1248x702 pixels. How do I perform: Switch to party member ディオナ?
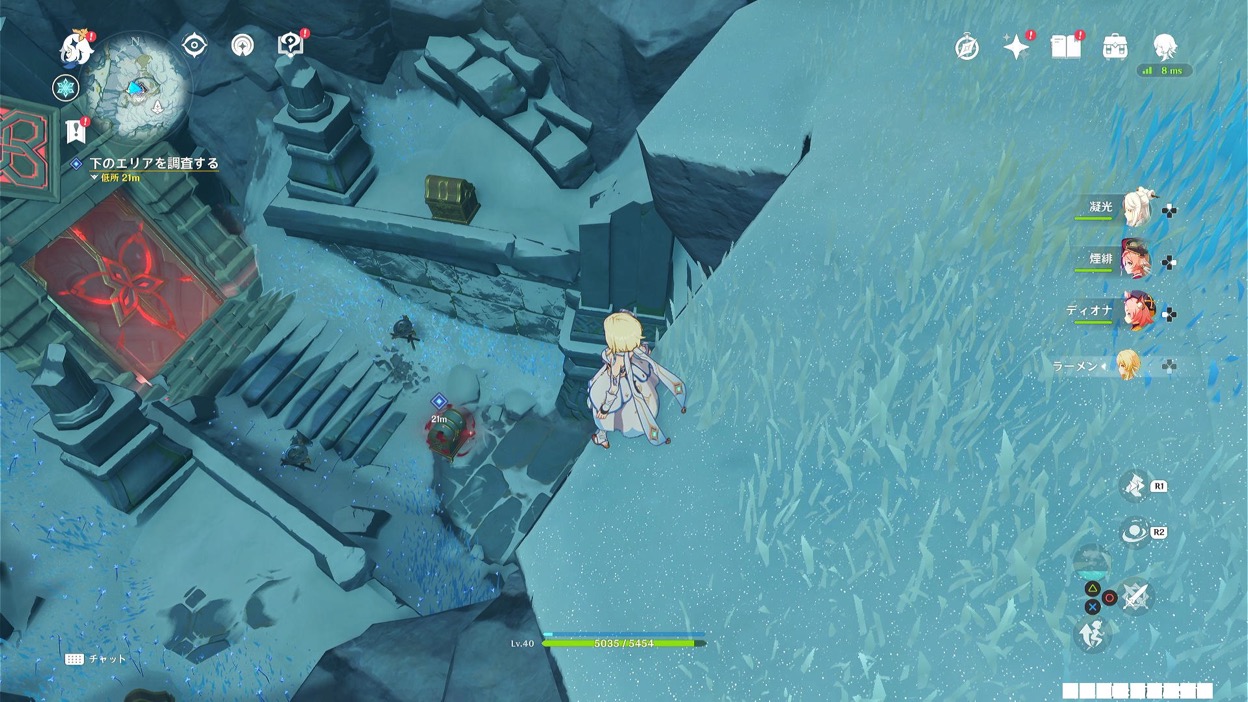[1136, 312]
